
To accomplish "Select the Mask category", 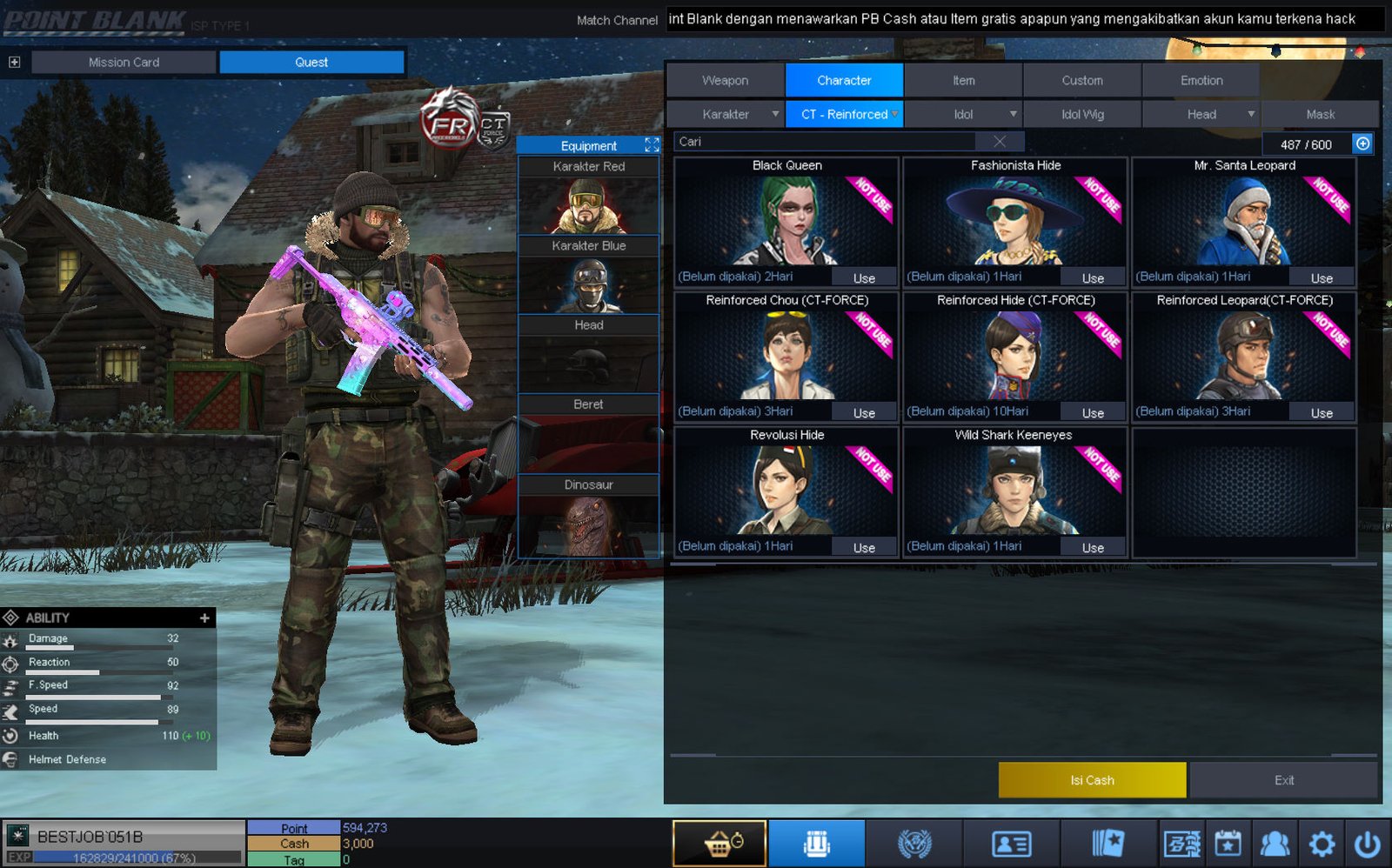I will (x=1320, y=114).
